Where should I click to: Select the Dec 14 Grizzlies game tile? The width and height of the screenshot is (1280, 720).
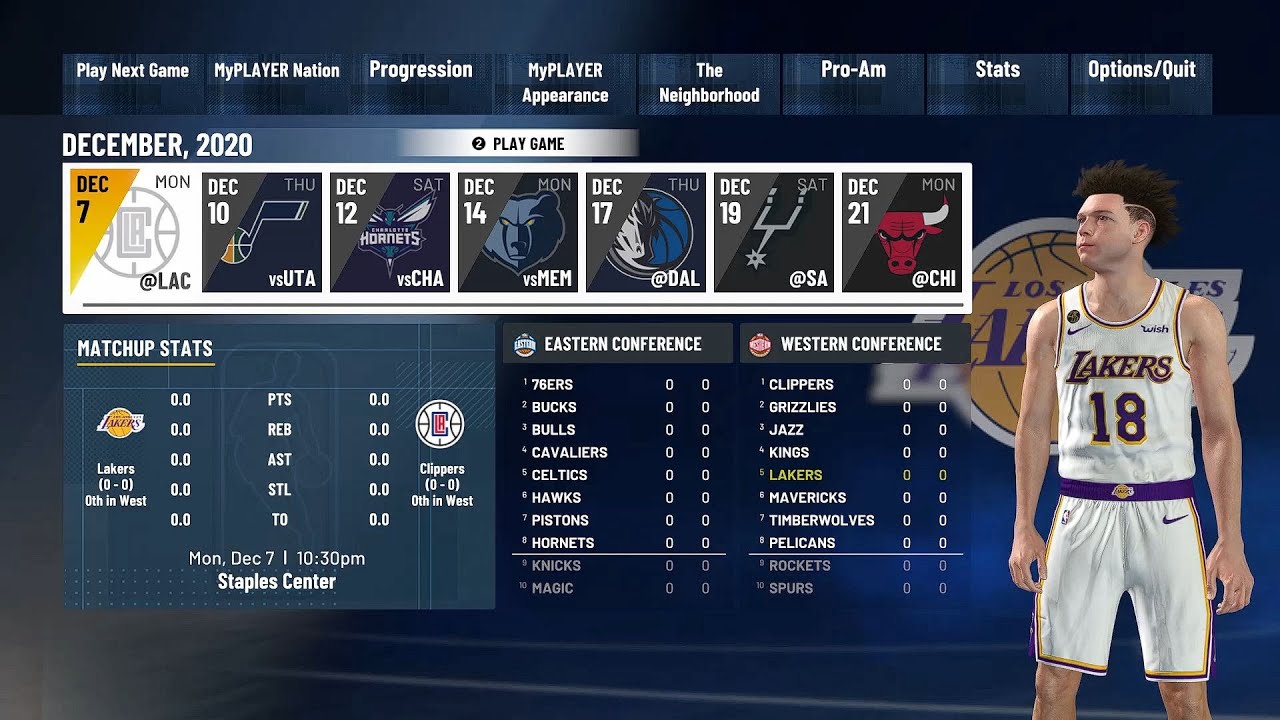(x=518, y=233)
